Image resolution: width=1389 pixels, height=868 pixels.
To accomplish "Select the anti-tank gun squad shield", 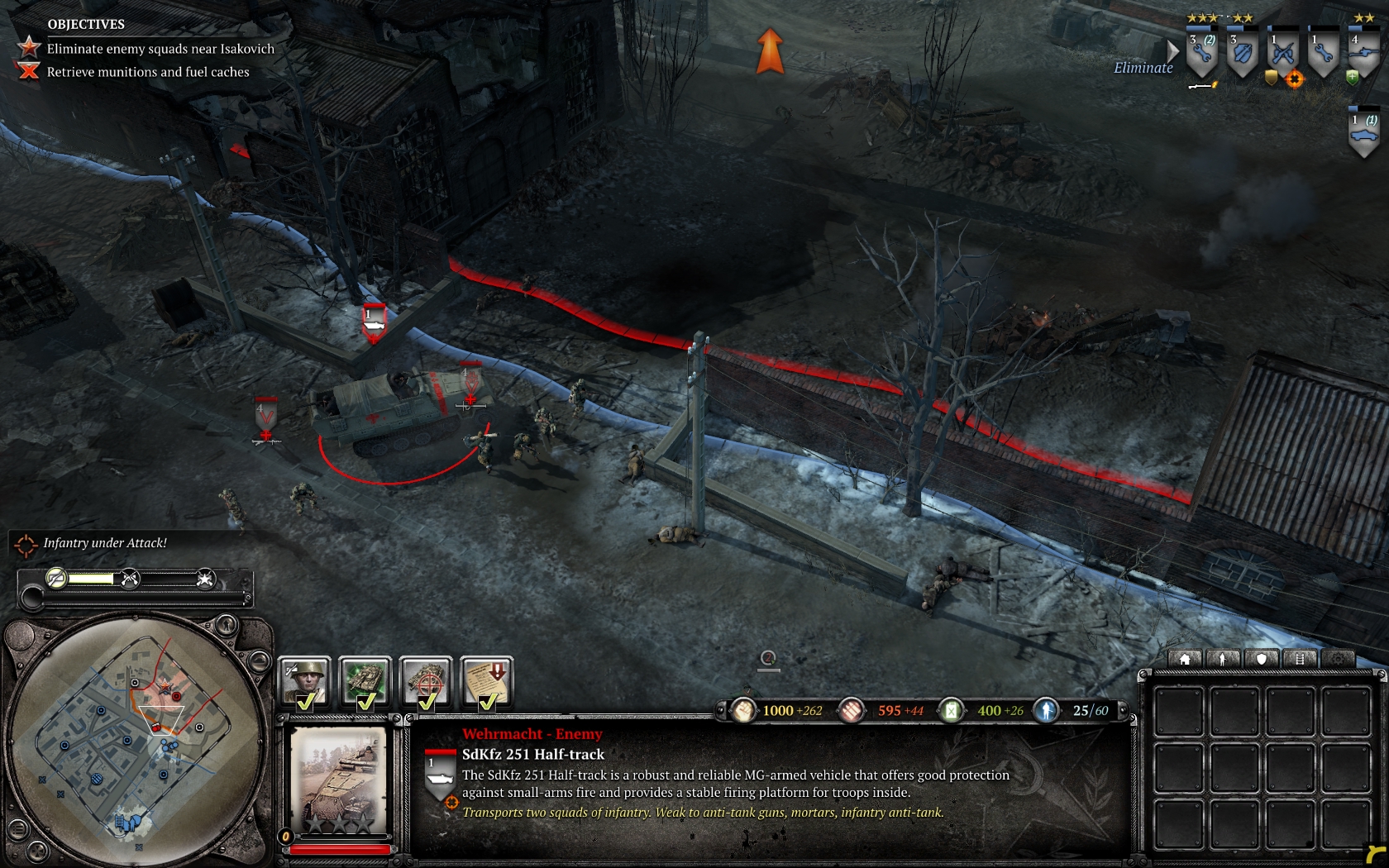I will (x=1363, y=54).
